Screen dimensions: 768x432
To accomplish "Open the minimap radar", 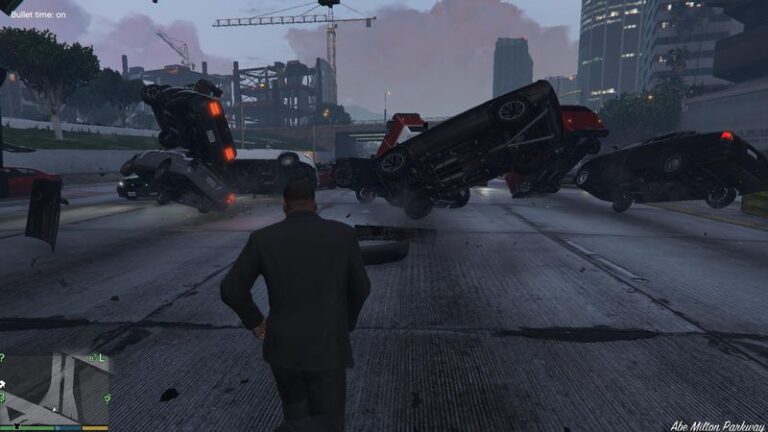I will click(55, 384).
